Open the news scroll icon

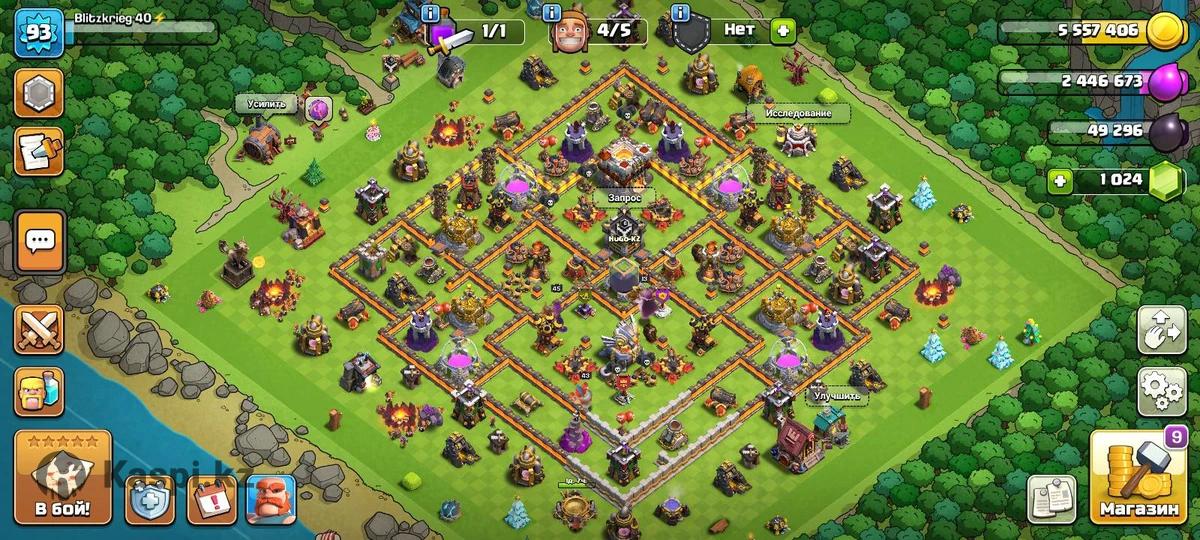(39, 150)
